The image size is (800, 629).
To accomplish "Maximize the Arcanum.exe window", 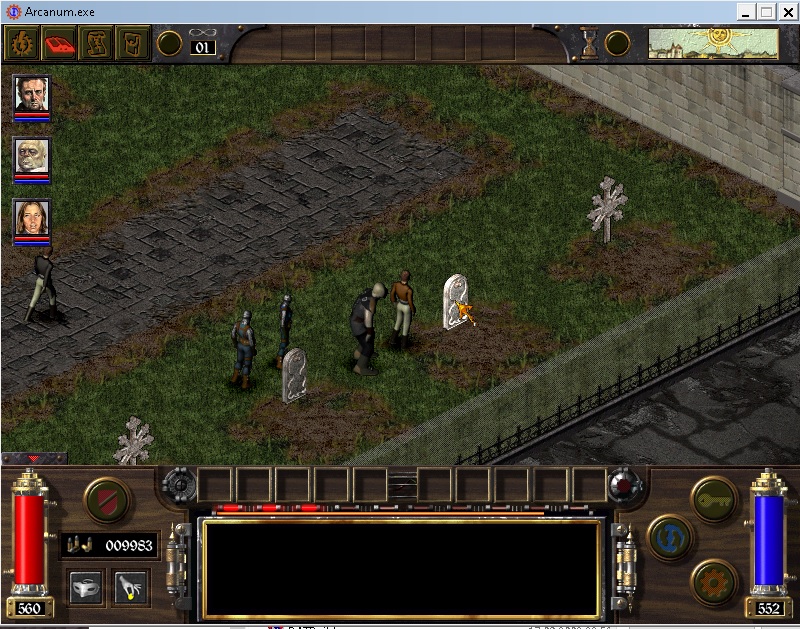I will [x=767, y=11].
